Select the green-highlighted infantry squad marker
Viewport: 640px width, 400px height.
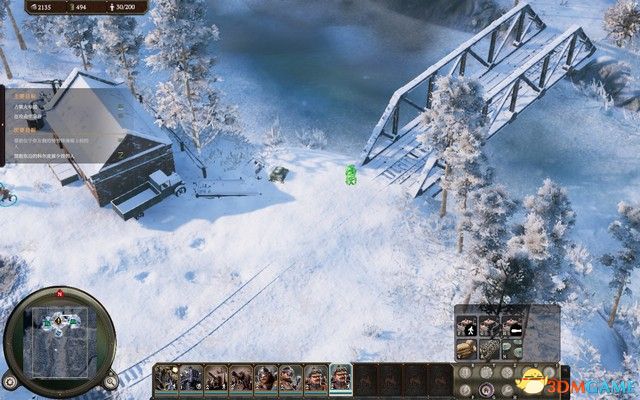click(351, 175)
